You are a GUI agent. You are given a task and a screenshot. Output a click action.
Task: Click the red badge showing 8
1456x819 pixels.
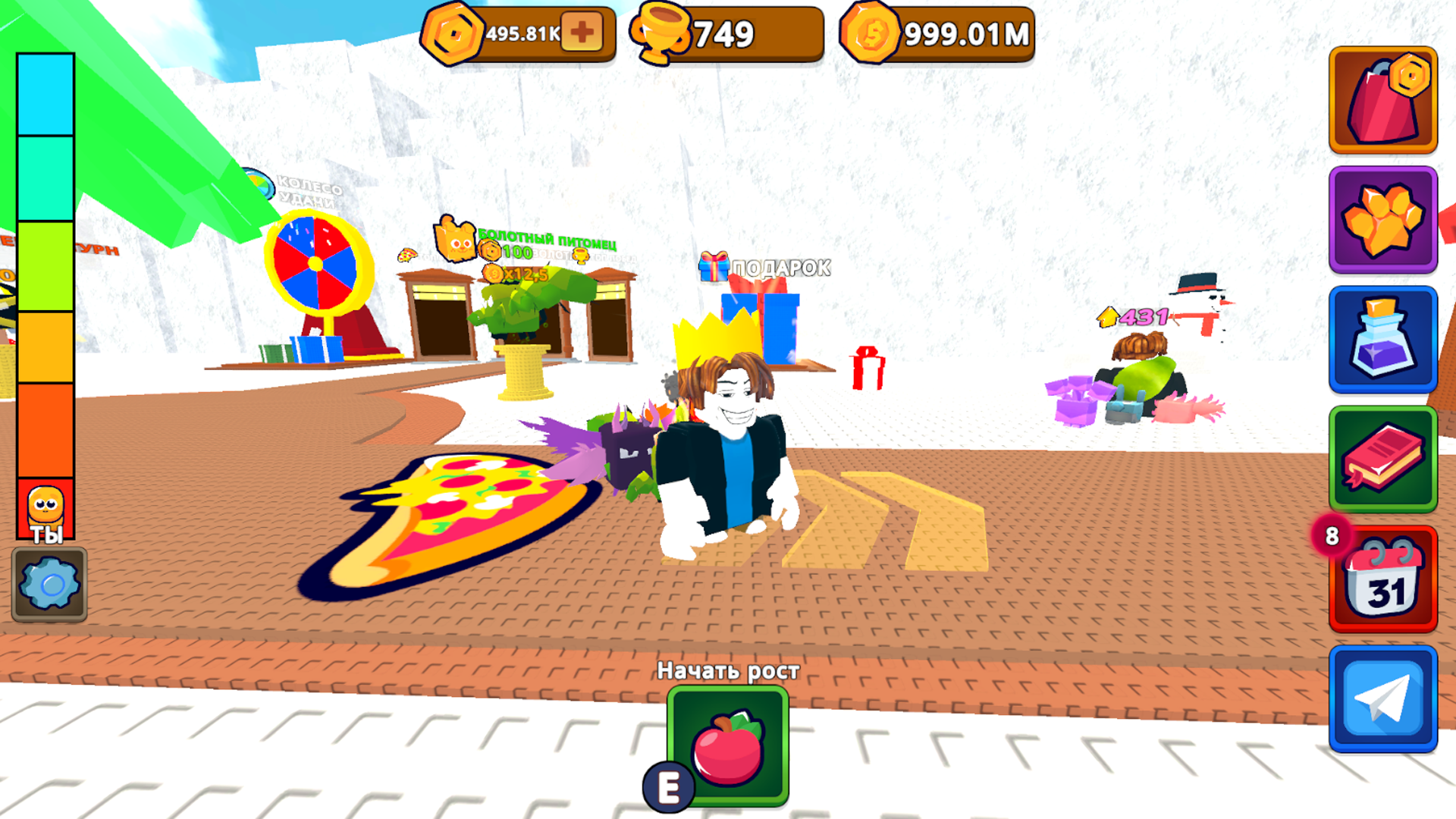point(1330,537)
